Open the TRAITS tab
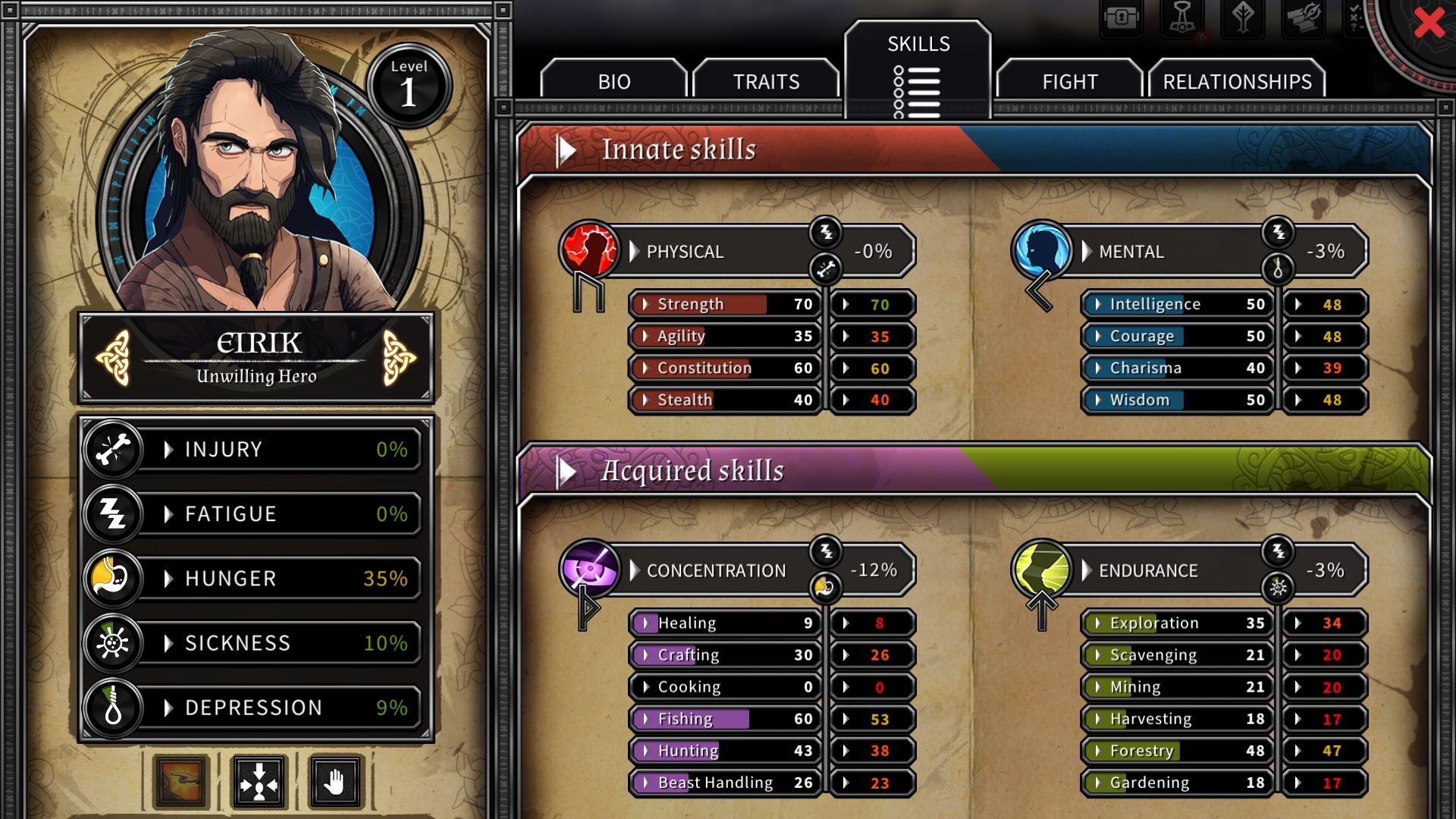Screen dimensions: 1456x819 click(x=766, y=81)
